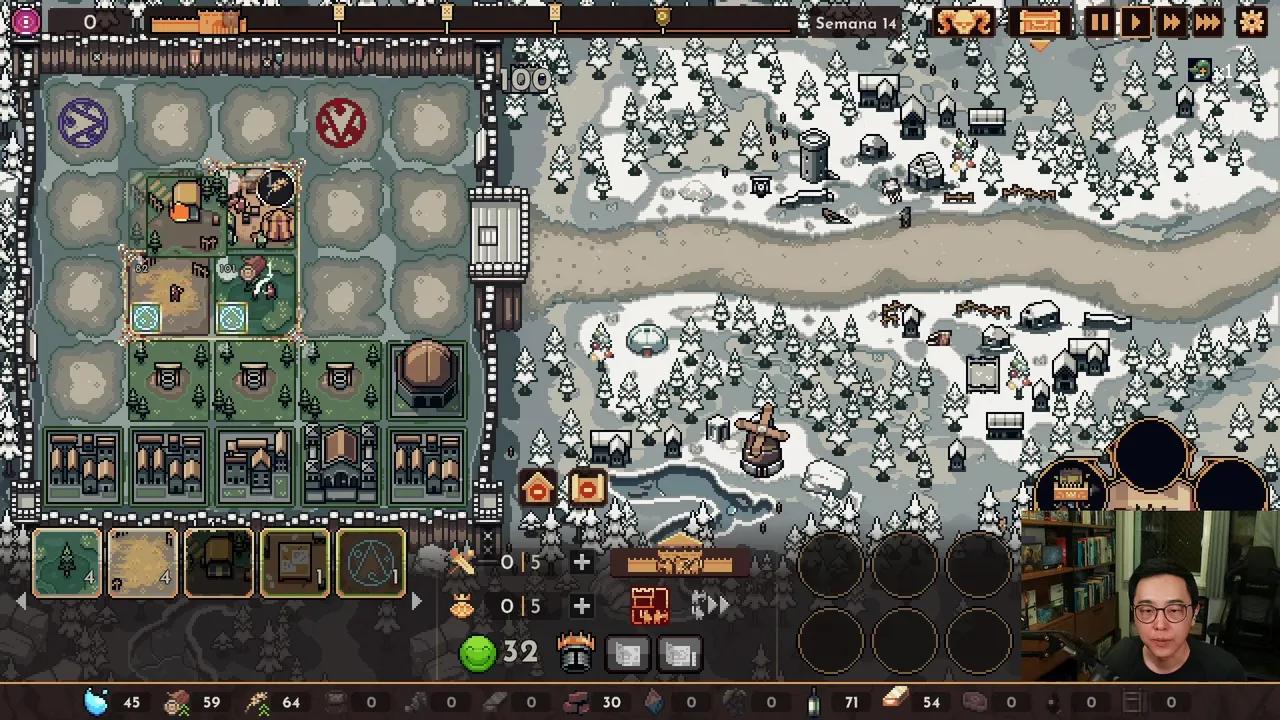Add a soldier with crossed-swords plus button
1280x720 pixels.
tap(581, 562)
